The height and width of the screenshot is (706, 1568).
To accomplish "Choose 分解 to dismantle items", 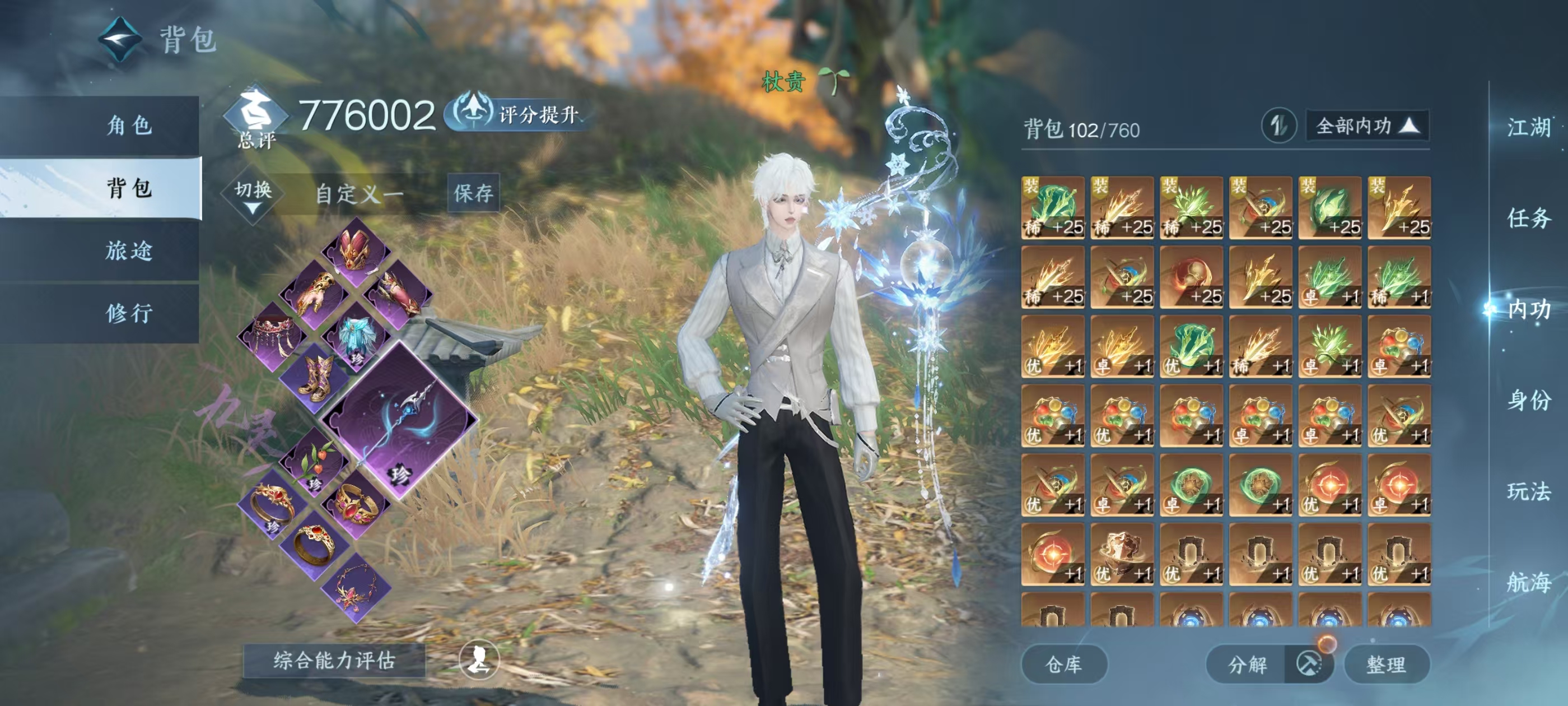I will [x=1248, y=665].
